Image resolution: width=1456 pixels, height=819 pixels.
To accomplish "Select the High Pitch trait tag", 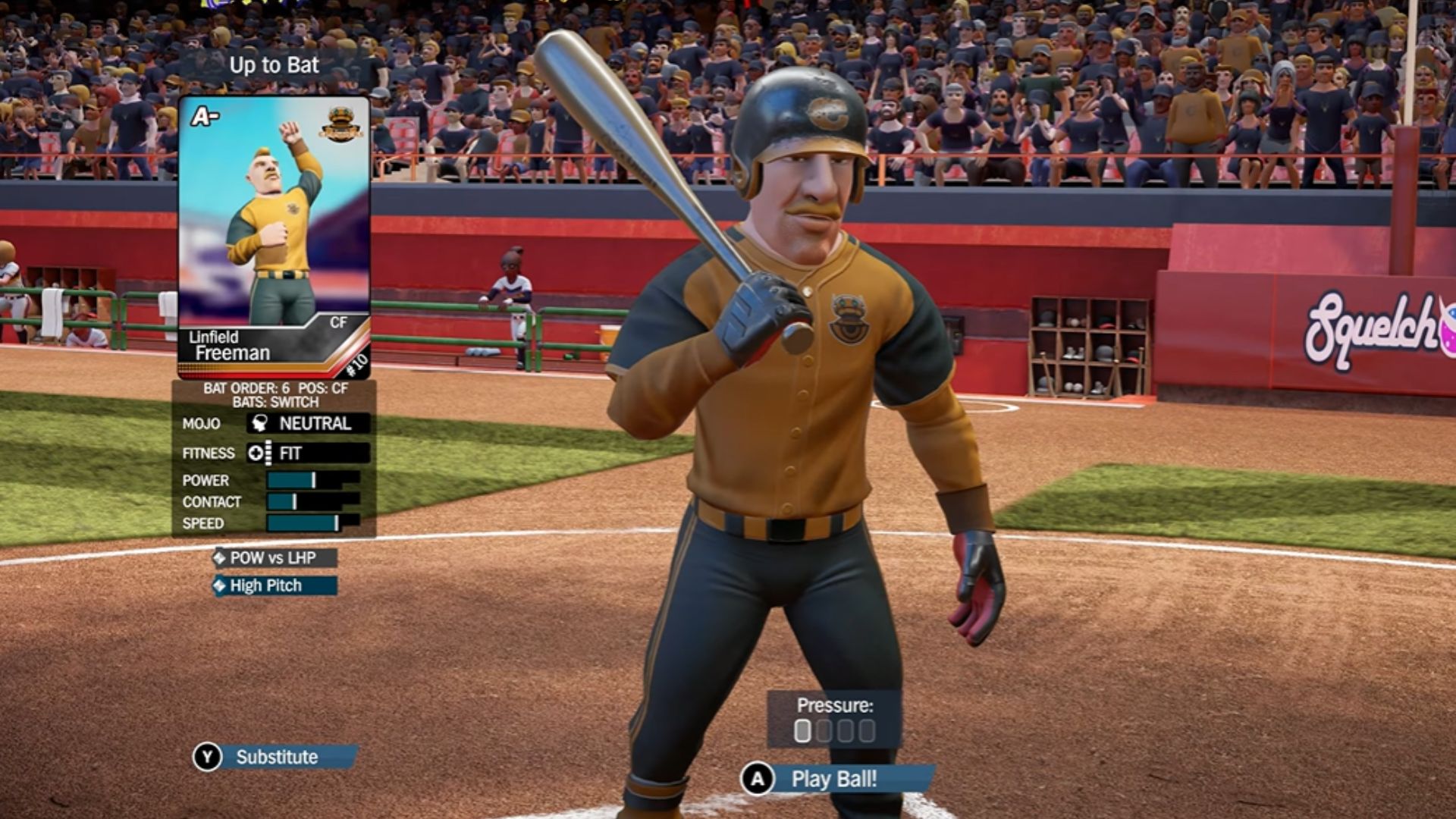I will pos(274,585).
